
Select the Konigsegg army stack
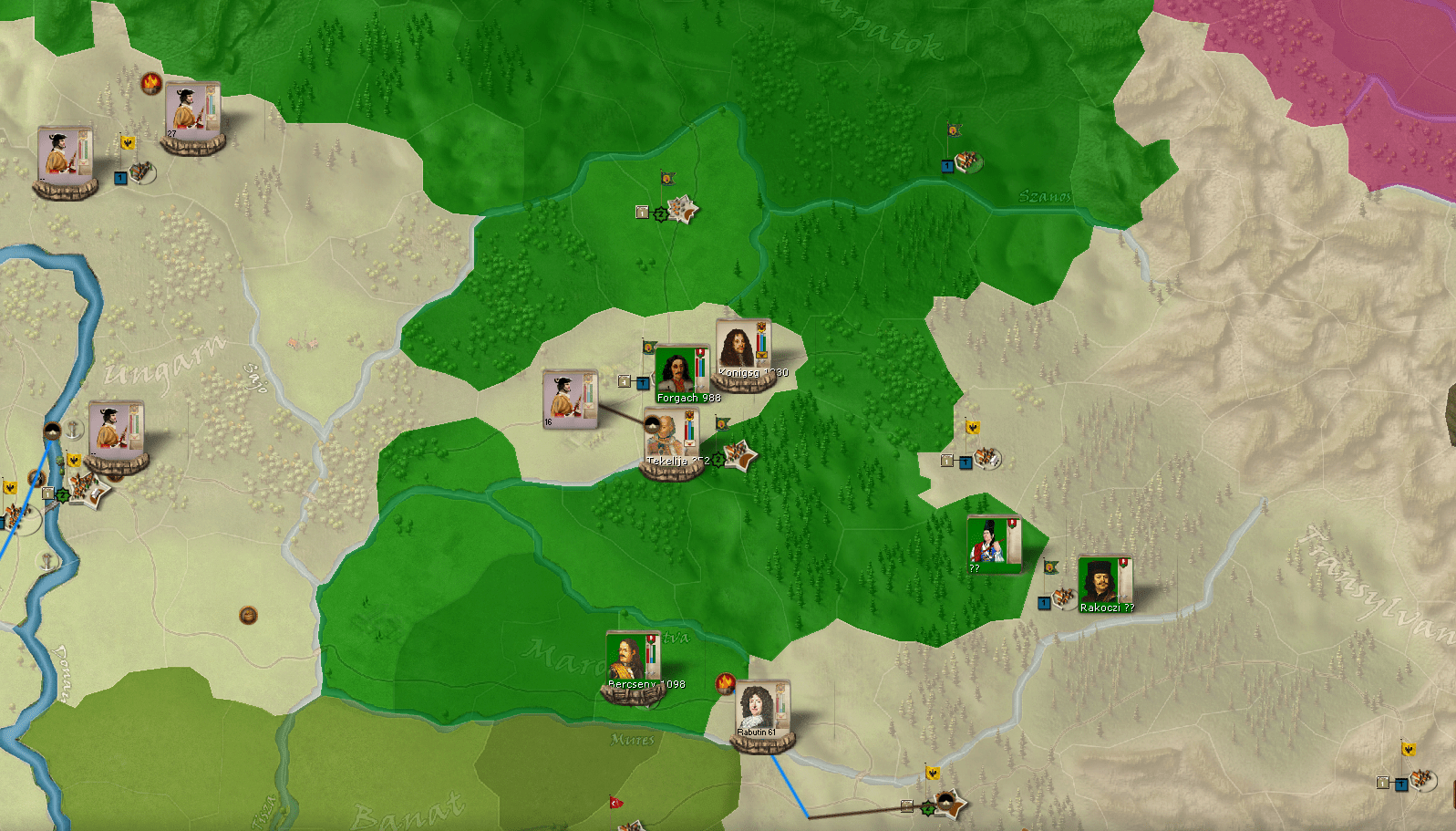[x=743, y=351]
